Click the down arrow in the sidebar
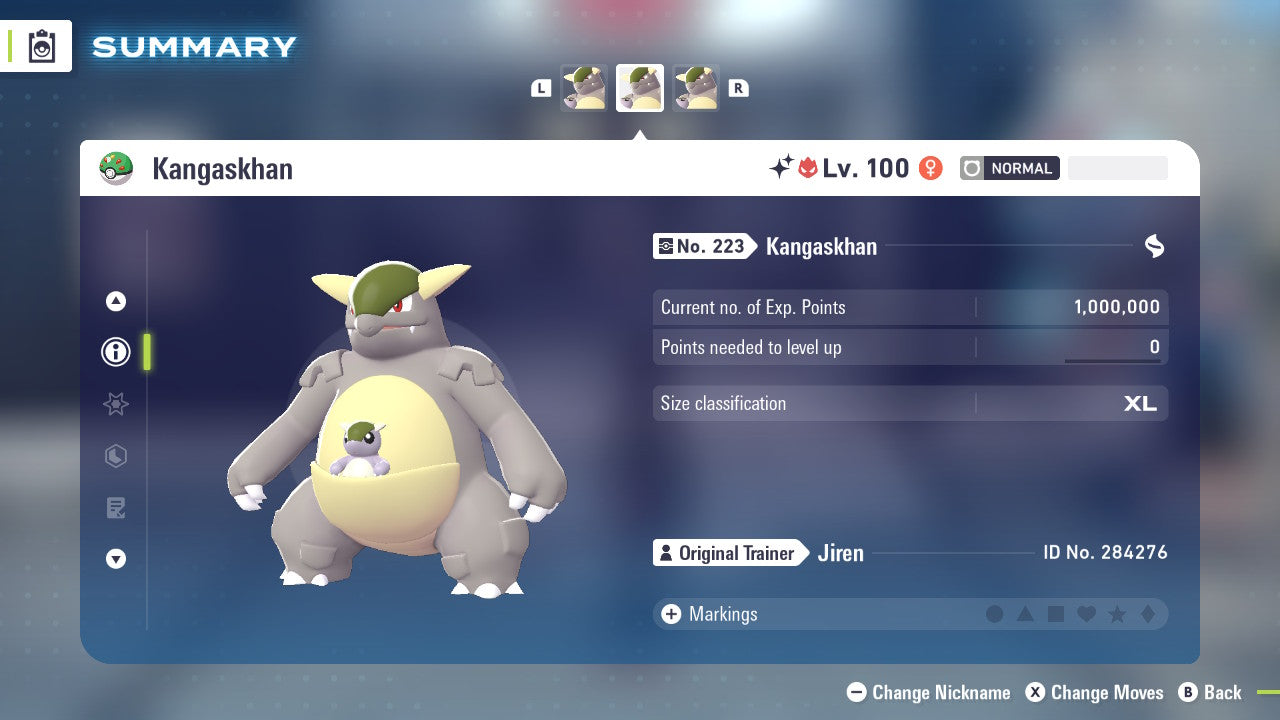1280x720 pixels. (115, 559)
